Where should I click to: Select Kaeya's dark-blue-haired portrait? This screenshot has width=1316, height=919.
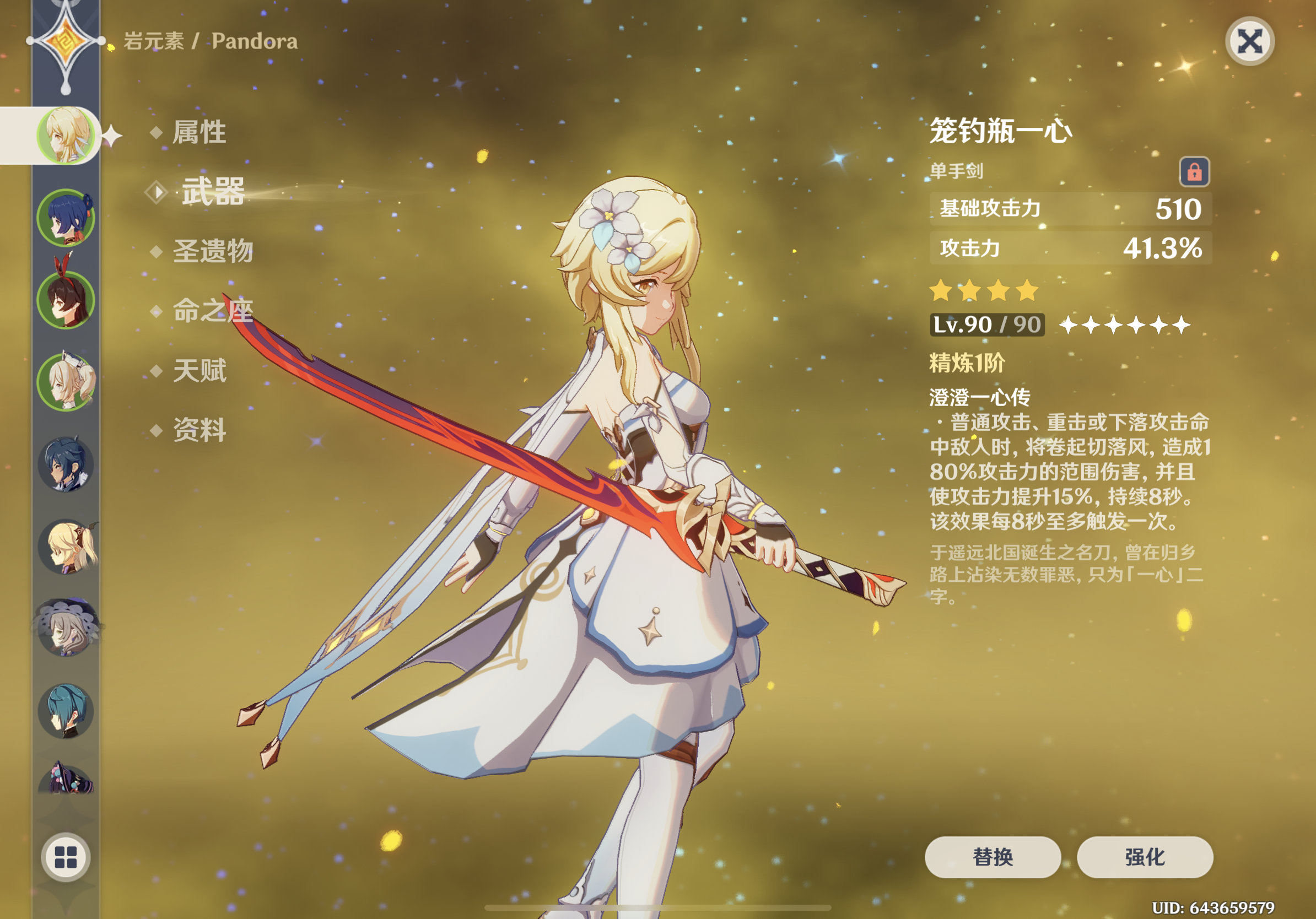66,464
